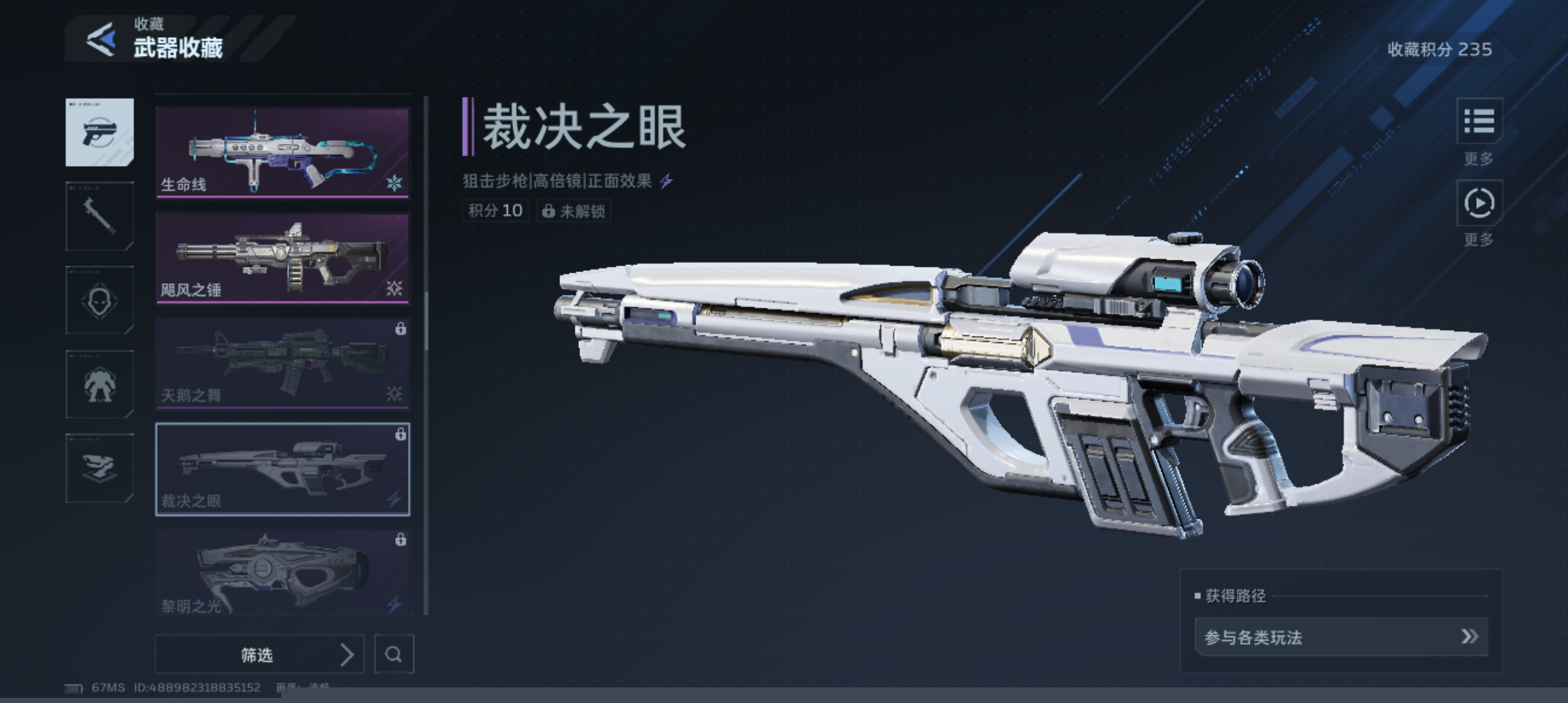This screenshot has height=703, width=1568.
Task: Play the weapon preview video
Action: click(x=1479, y=203)
